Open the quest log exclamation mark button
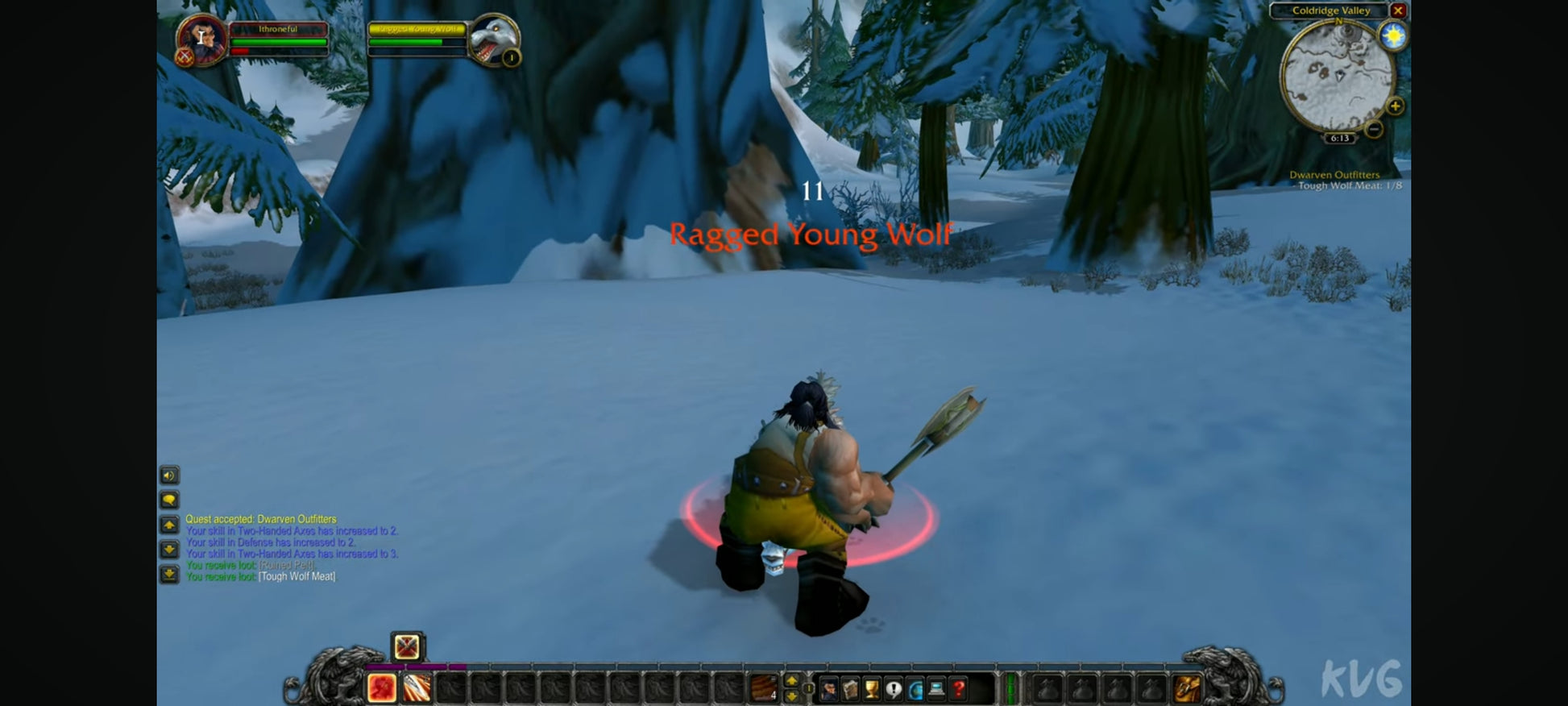1568x706 pixels. coord(894,689)
